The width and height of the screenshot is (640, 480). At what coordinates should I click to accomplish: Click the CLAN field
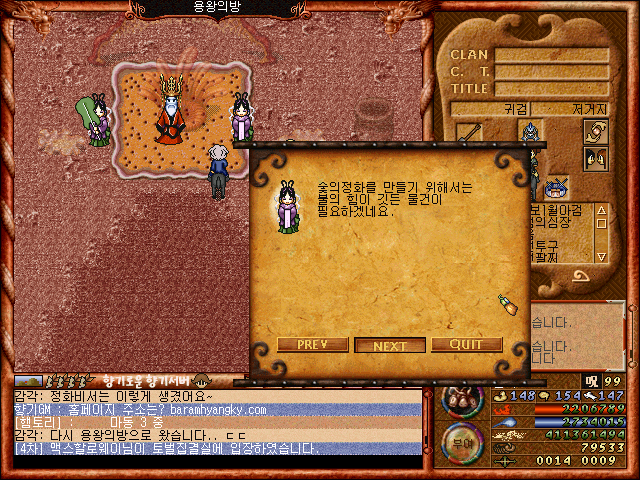pos(552,55)
